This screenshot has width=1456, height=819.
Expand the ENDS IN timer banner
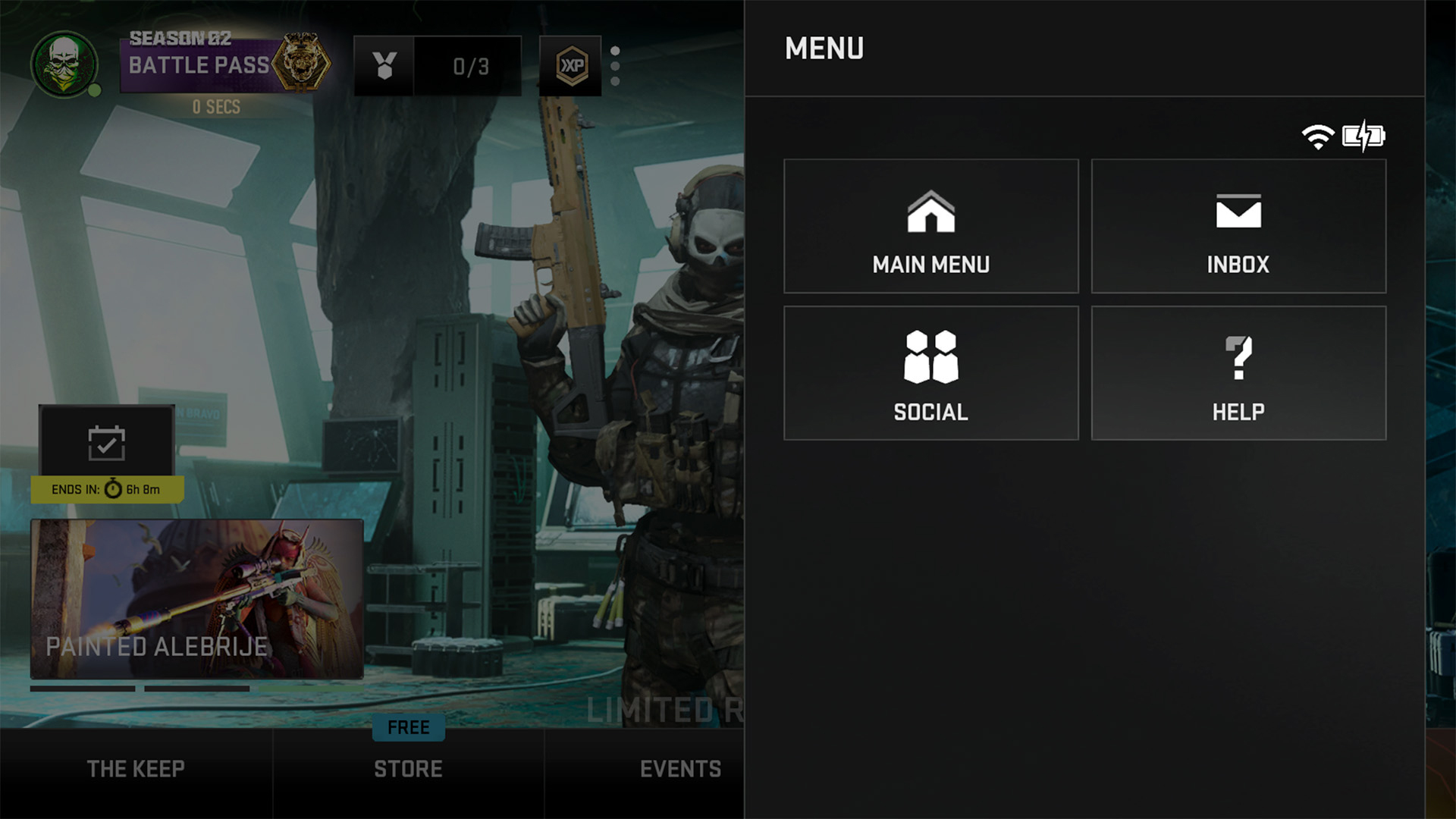pos(106,489)
